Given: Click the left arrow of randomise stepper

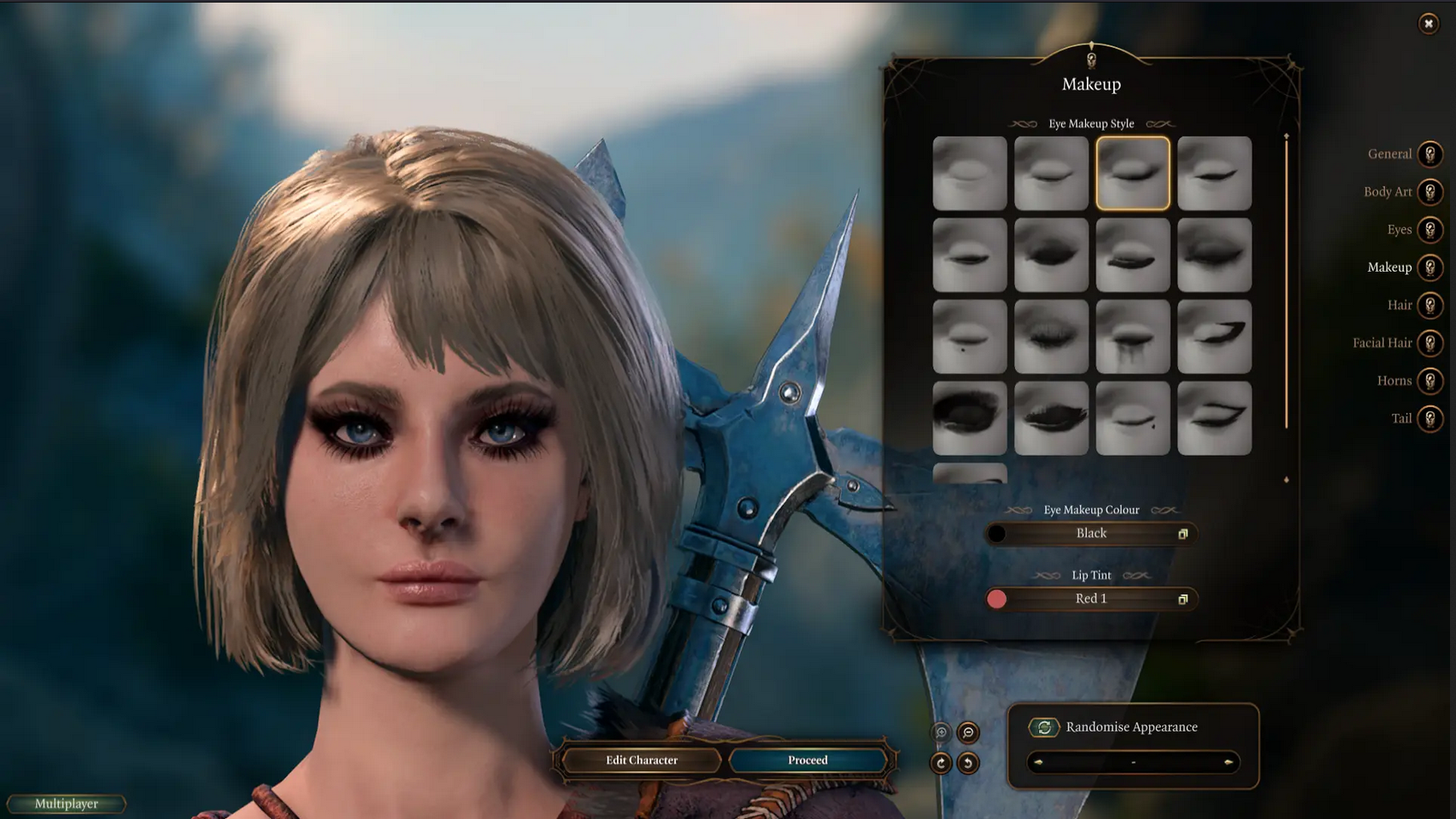Looking at the screenshot, I should point(1038,762).
